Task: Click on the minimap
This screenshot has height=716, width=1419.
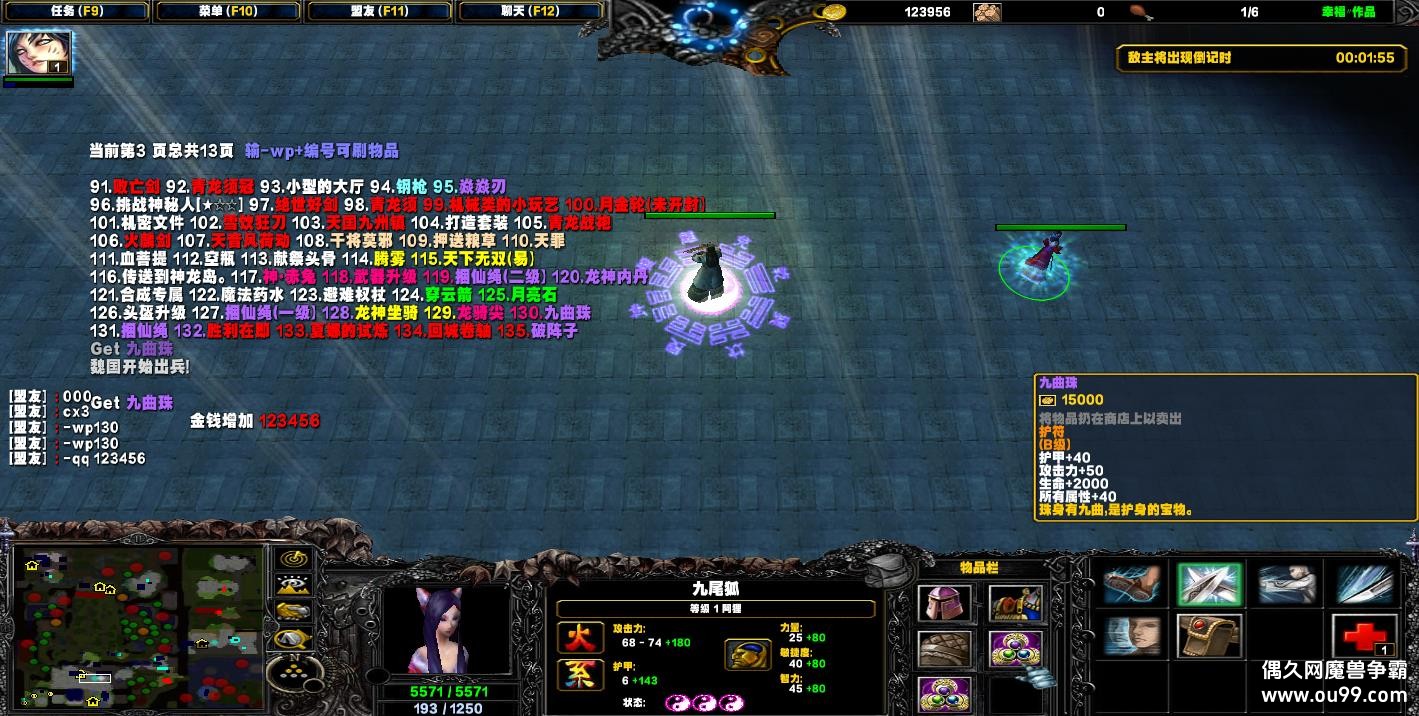Action: click(138, 626)
